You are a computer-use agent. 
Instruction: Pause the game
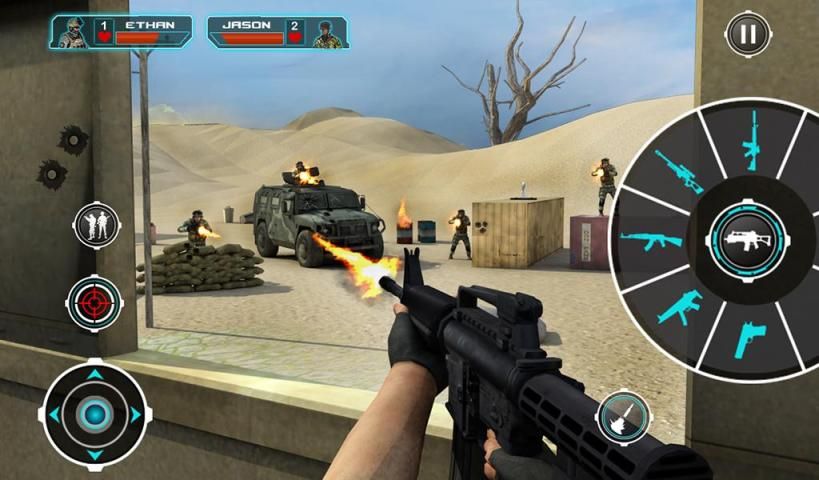click(748, 34)
